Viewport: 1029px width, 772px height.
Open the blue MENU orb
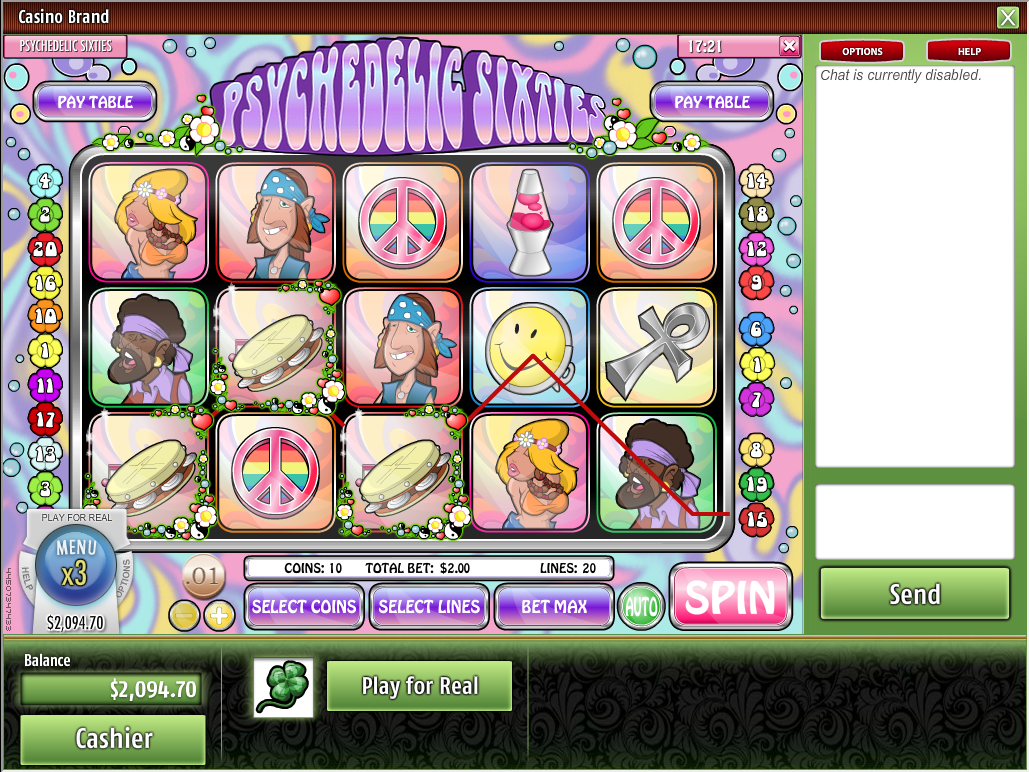point(76,558)
